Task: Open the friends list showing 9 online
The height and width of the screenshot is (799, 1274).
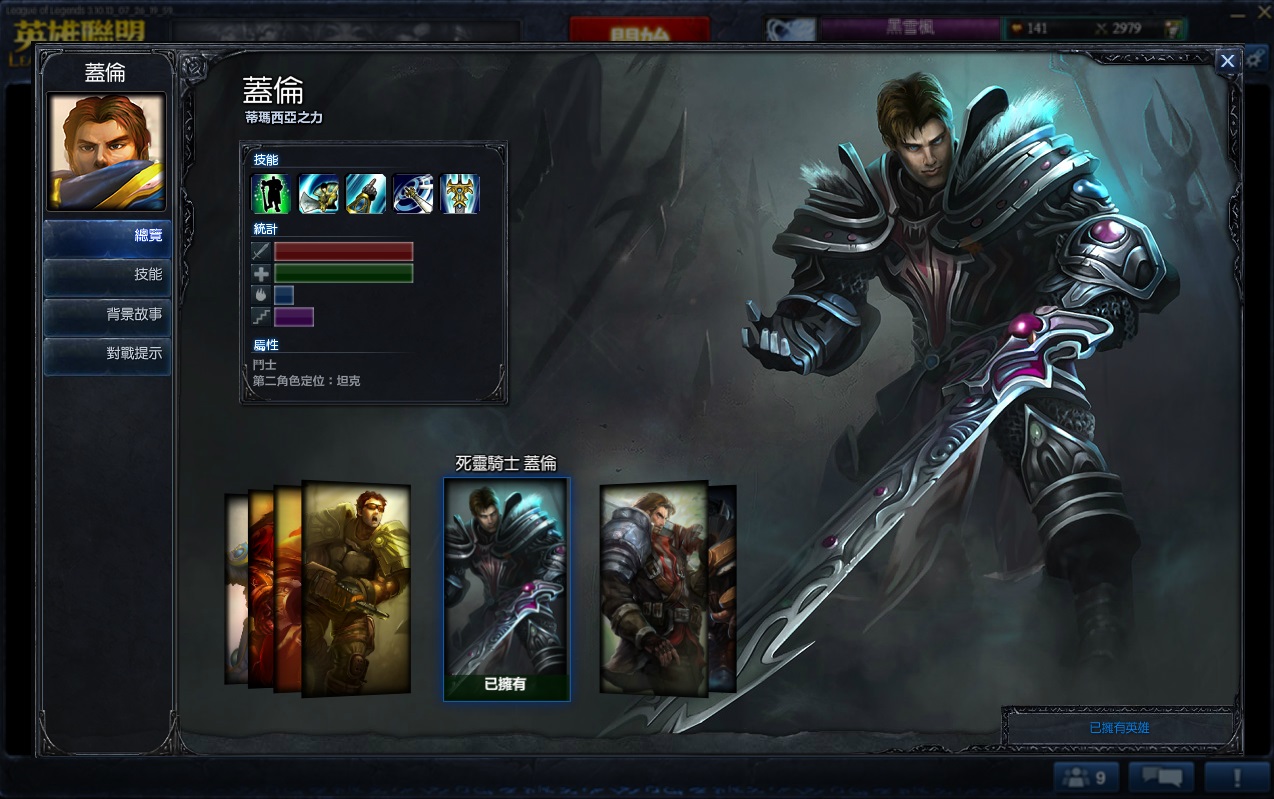Action: point(1085,777)
